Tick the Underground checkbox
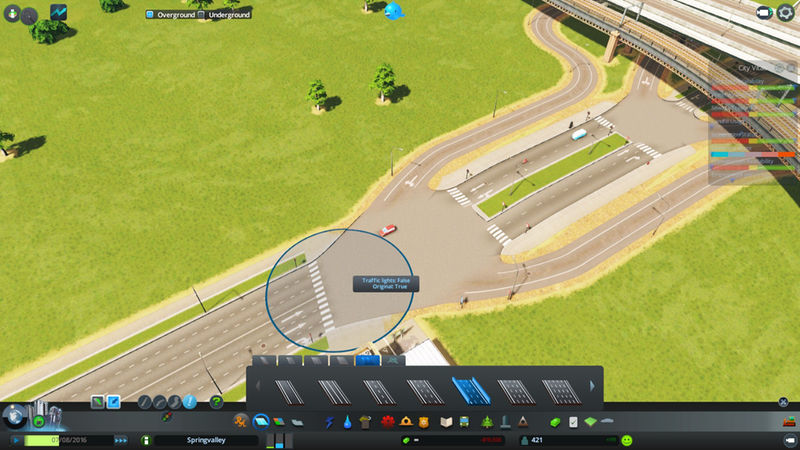Image resolution: width=800 pixels, height=450 pixels. (x=202, y=15)
